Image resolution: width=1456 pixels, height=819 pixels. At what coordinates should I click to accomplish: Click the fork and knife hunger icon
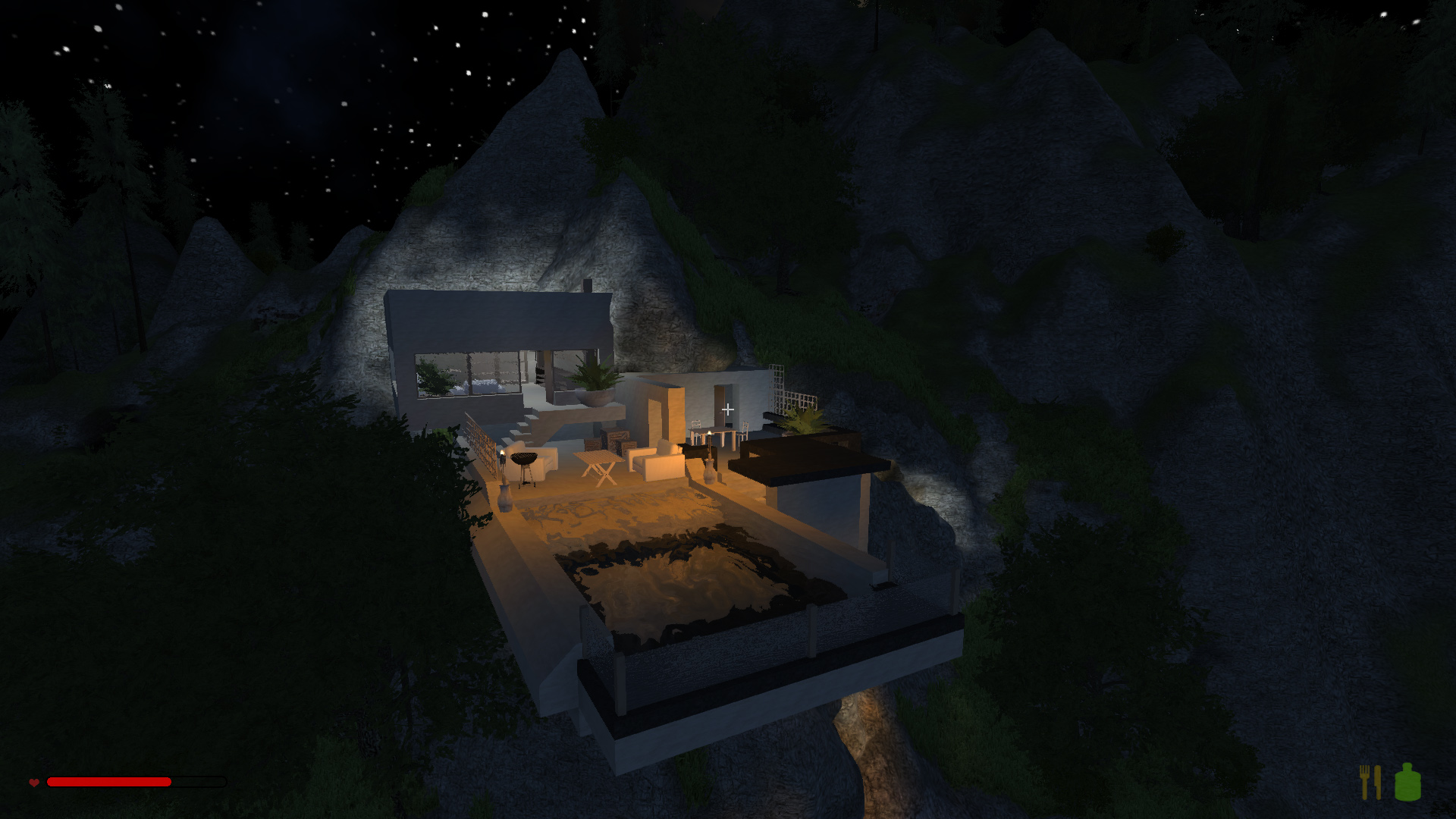[1370, 782]
